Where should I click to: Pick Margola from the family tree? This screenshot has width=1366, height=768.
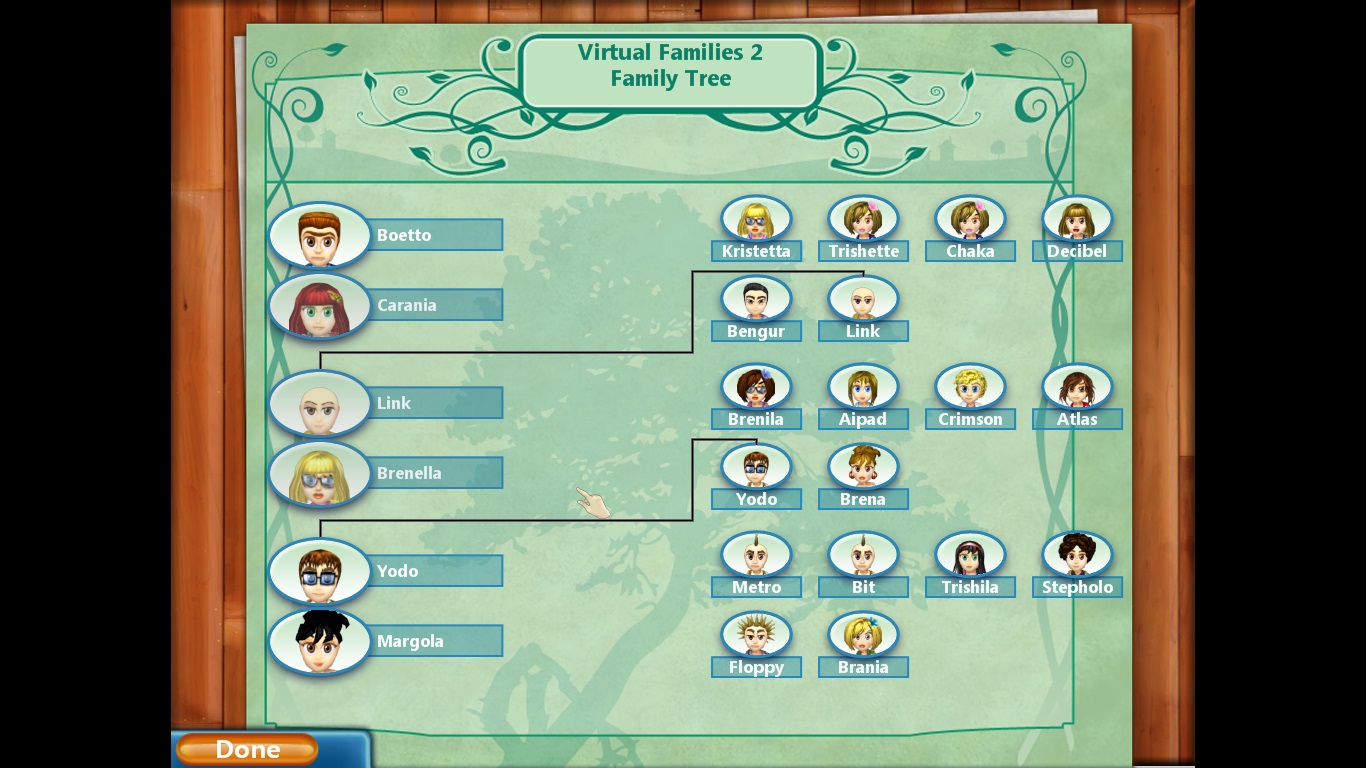[320, 642]
